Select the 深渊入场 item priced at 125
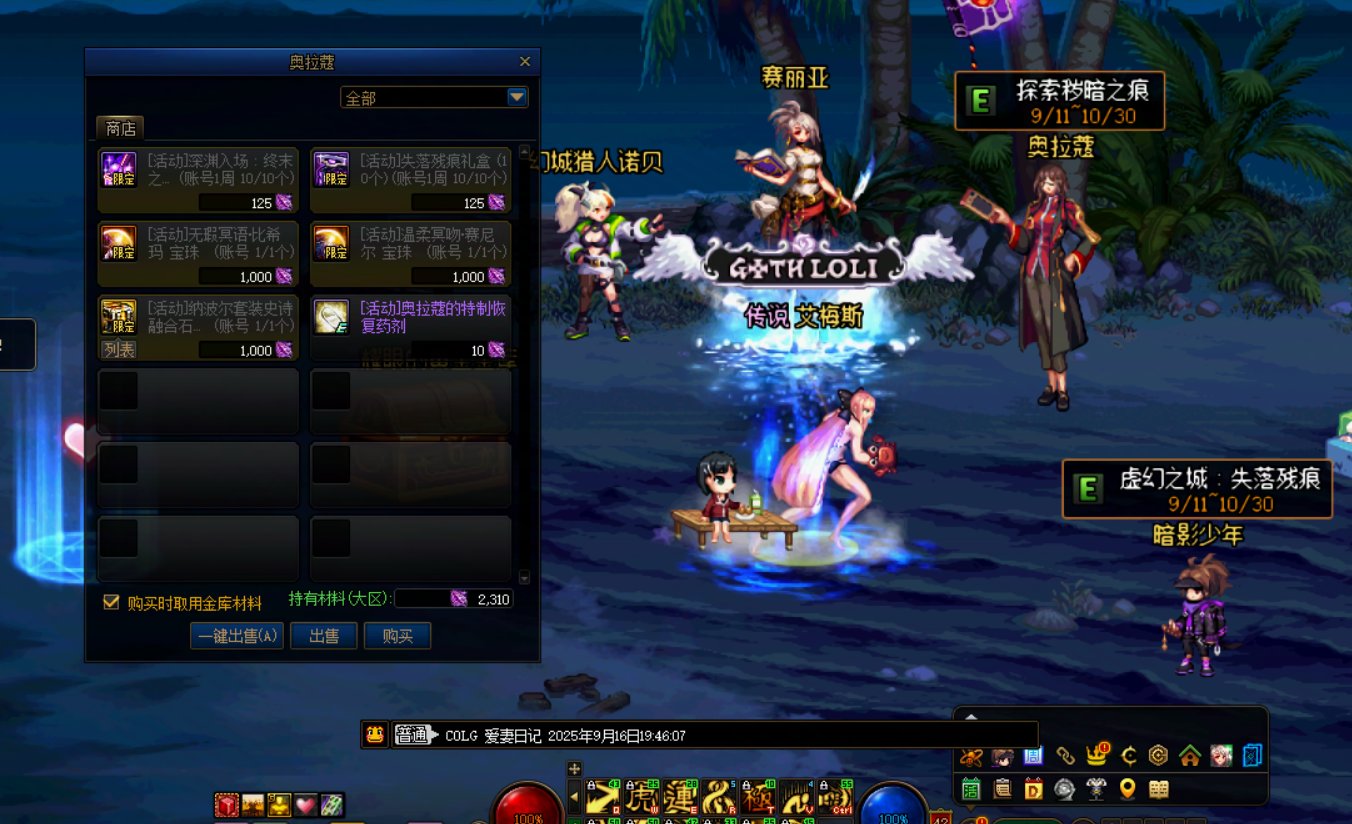 click(198, 180)
